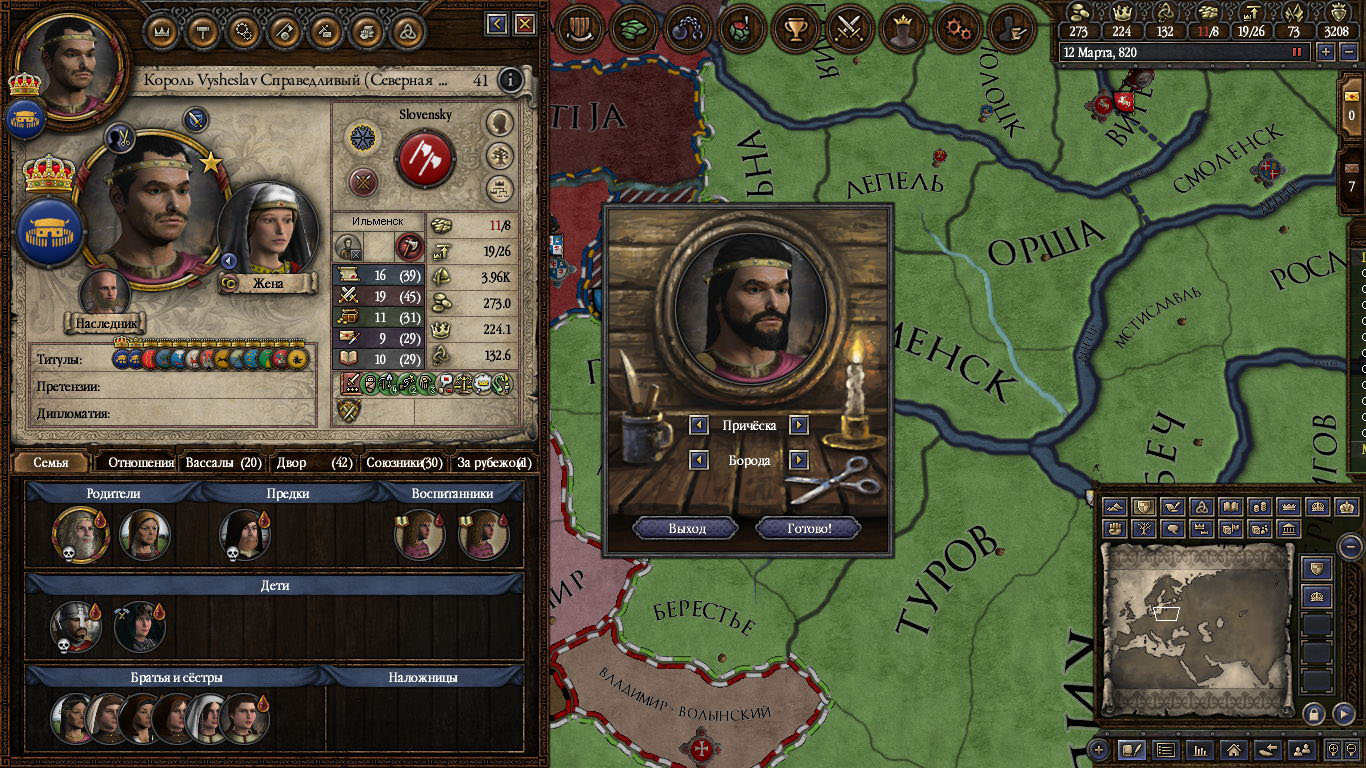Screen dimensions: 1366x768
Task: Select previous hairstyle arrow beside Причёска
Action: 700,425
